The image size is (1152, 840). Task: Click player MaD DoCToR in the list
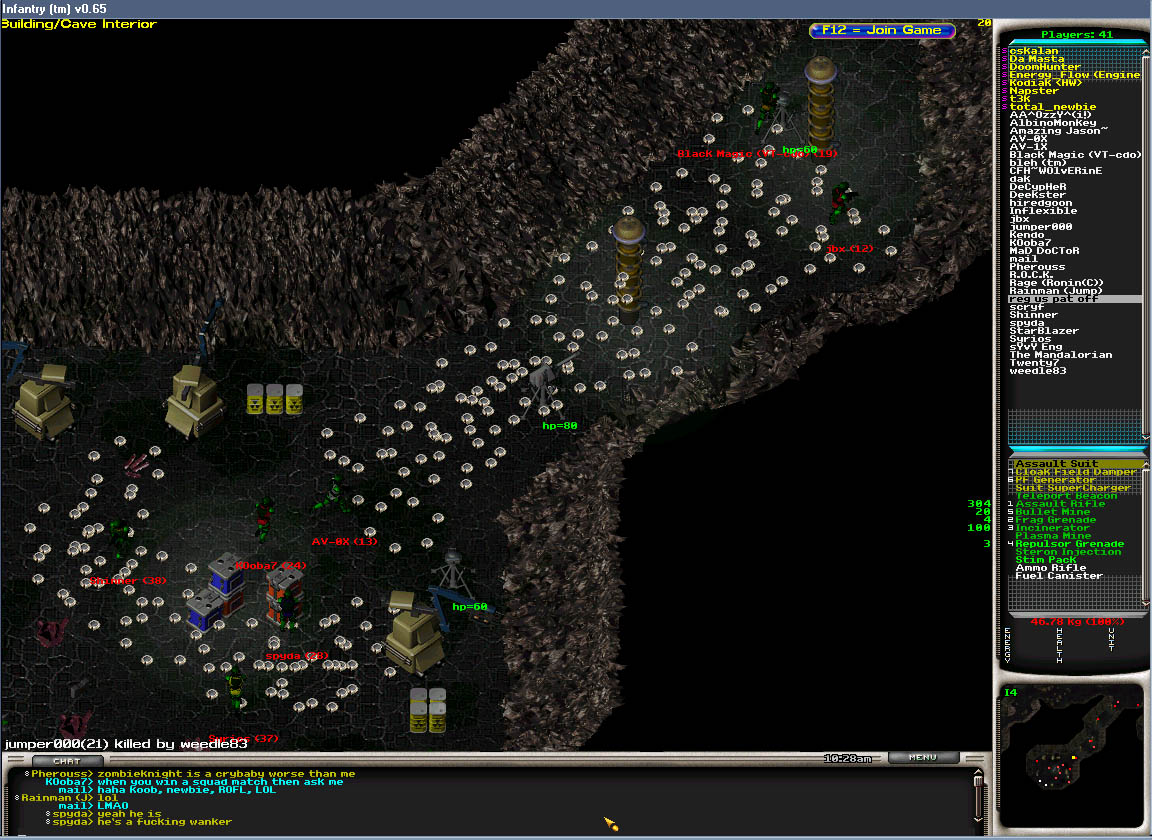pos(1044,251)
